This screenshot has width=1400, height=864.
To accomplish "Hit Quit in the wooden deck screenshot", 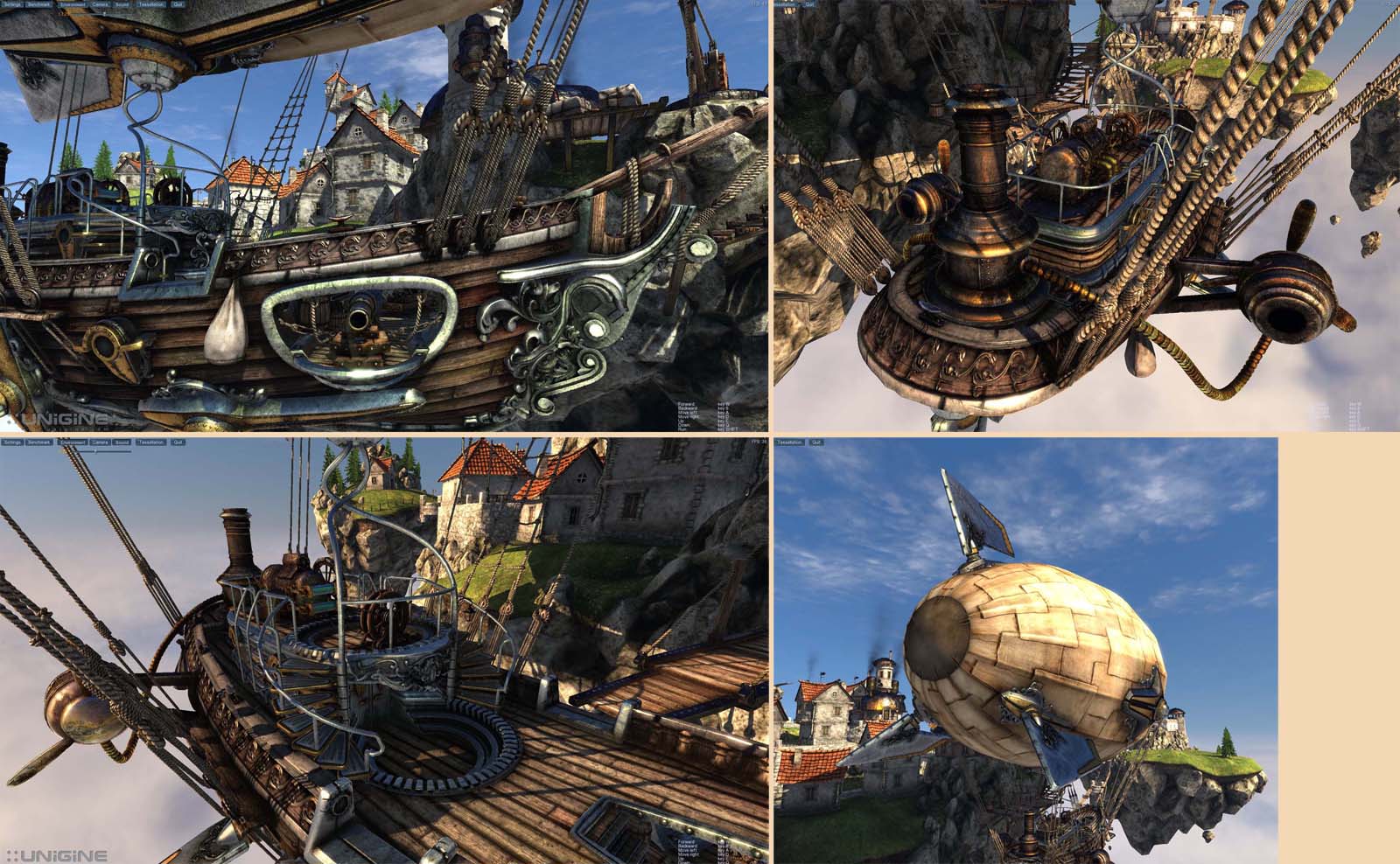I will coord(178,442).
